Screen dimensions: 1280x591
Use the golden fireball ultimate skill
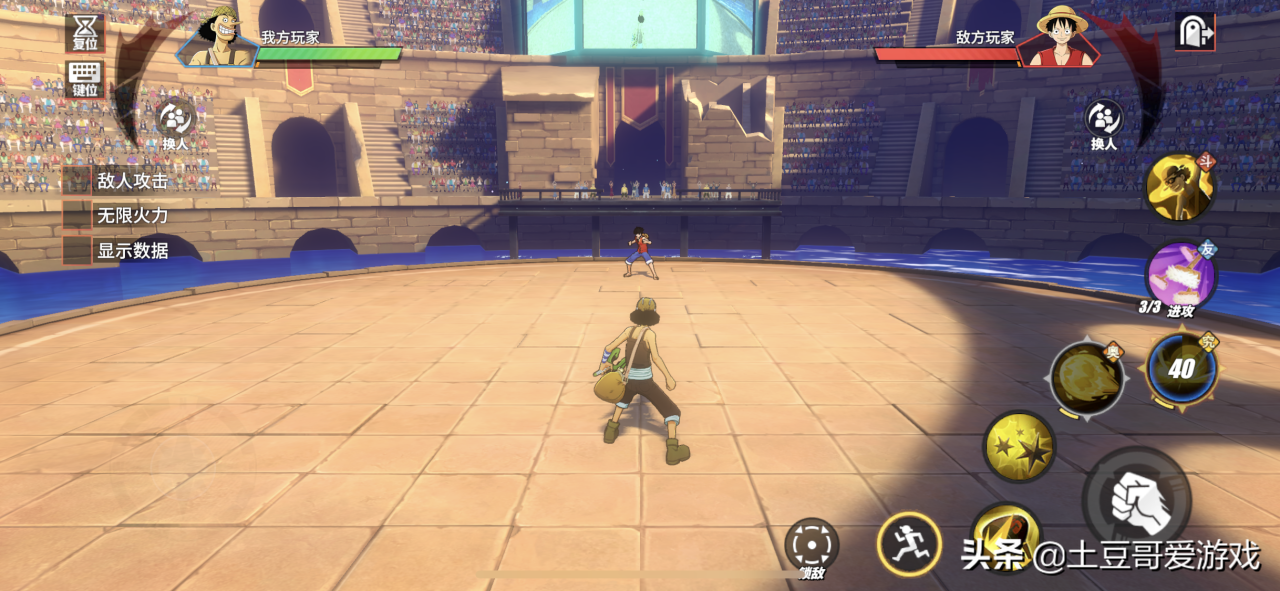(x=1086, y=378)
